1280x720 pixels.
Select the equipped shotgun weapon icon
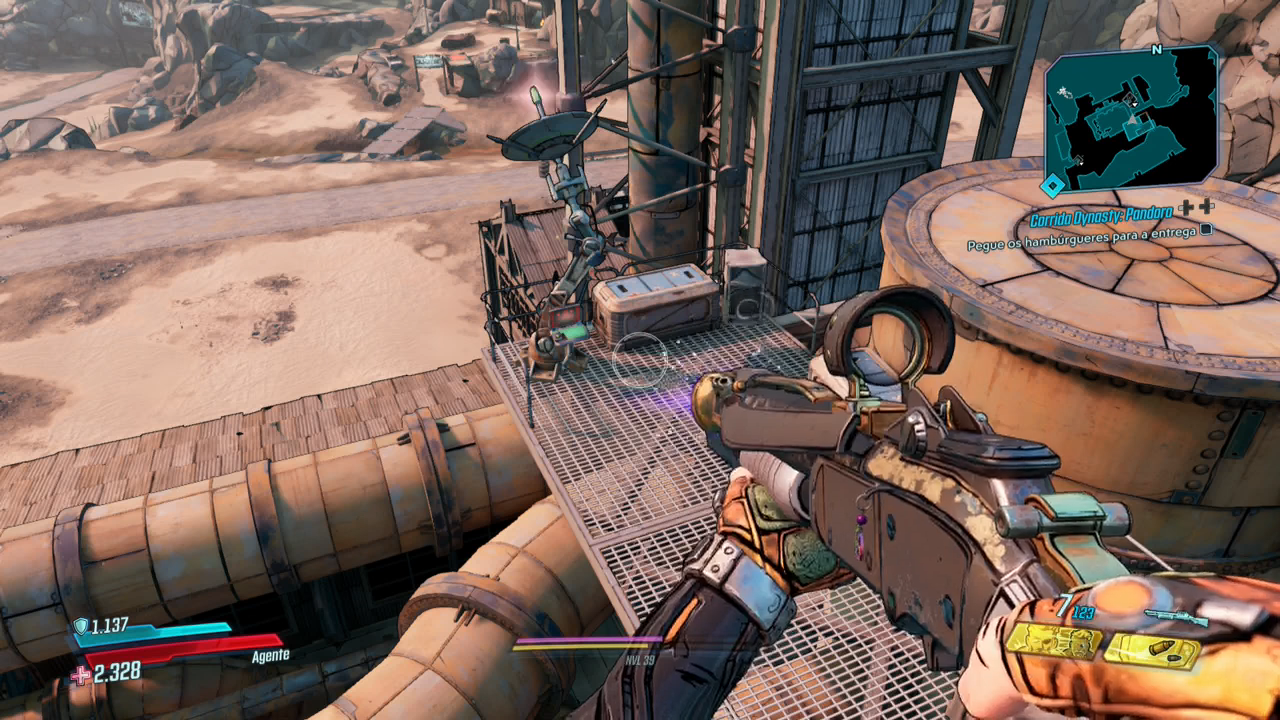1175,617
